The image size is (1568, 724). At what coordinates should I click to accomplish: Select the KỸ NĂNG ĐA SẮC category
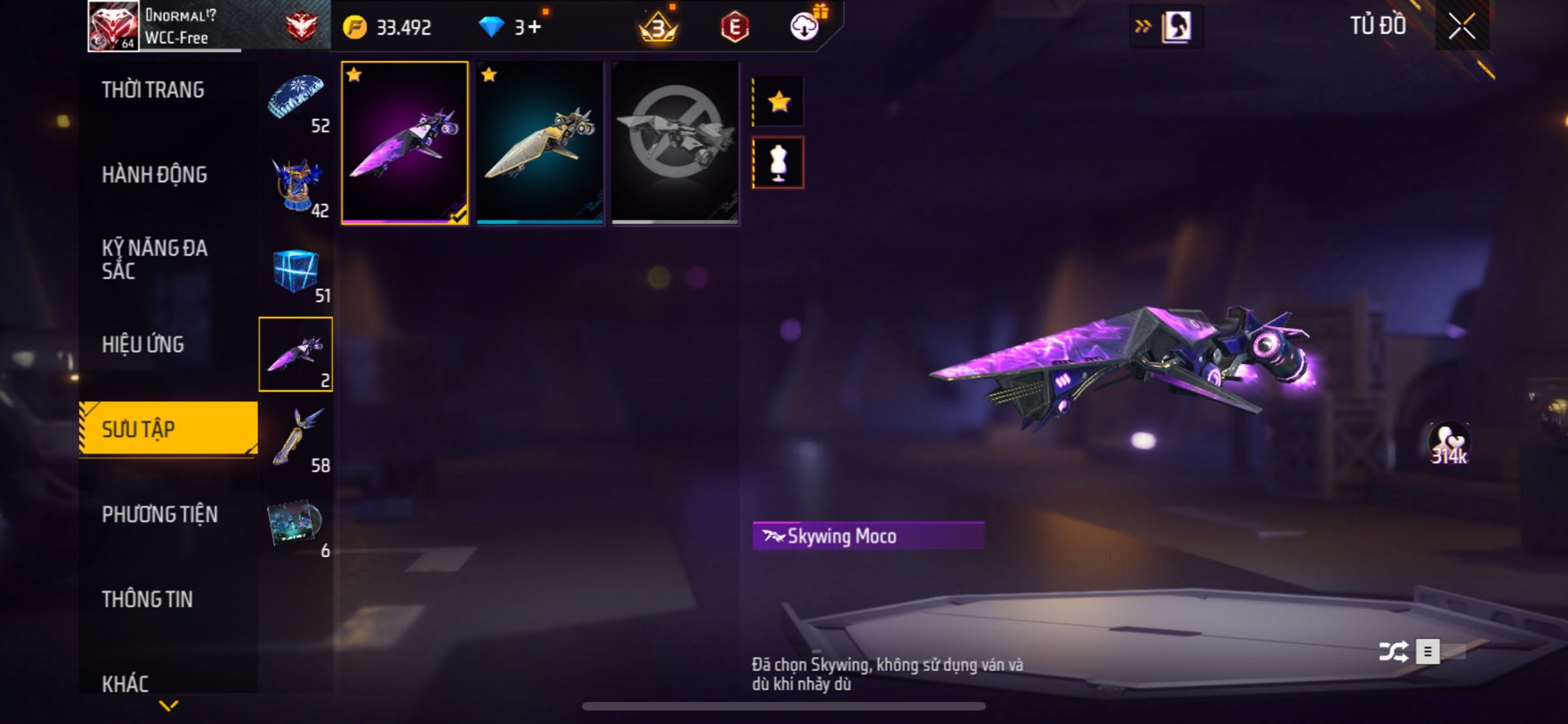tap(154, 259)
